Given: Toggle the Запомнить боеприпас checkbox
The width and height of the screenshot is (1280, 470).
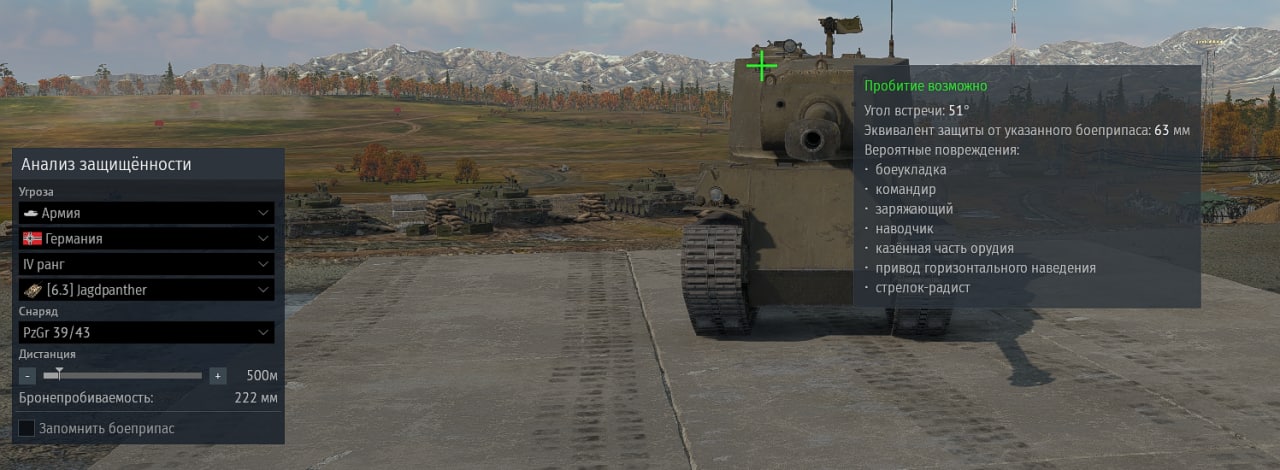Looking at the screenshot, I should pyautogui.click(x=27, y=428).
